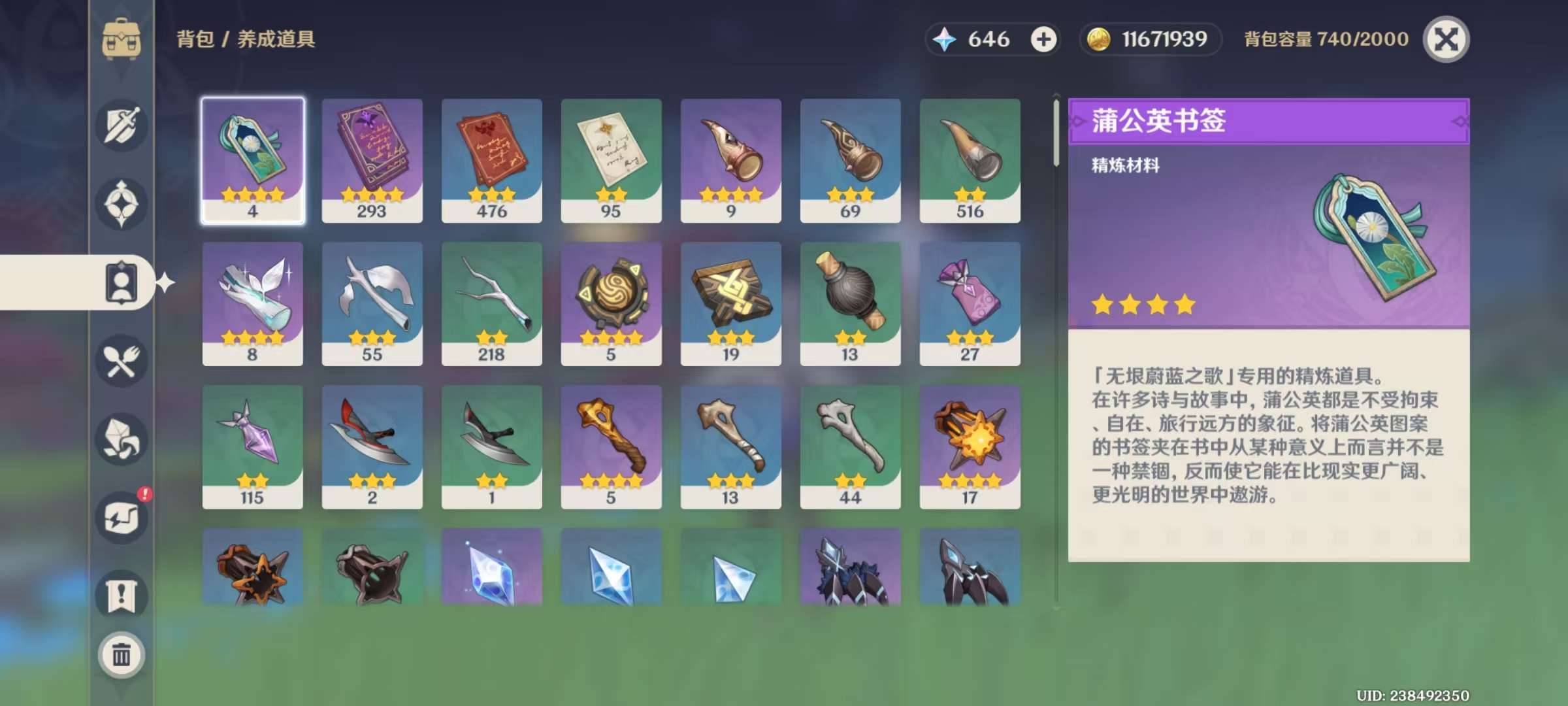This screenshot has height=706, width=1568.
Task: Open the Artifacts tab (flower compass icon)
Action: pyautogui.click(x=122, y=203)
